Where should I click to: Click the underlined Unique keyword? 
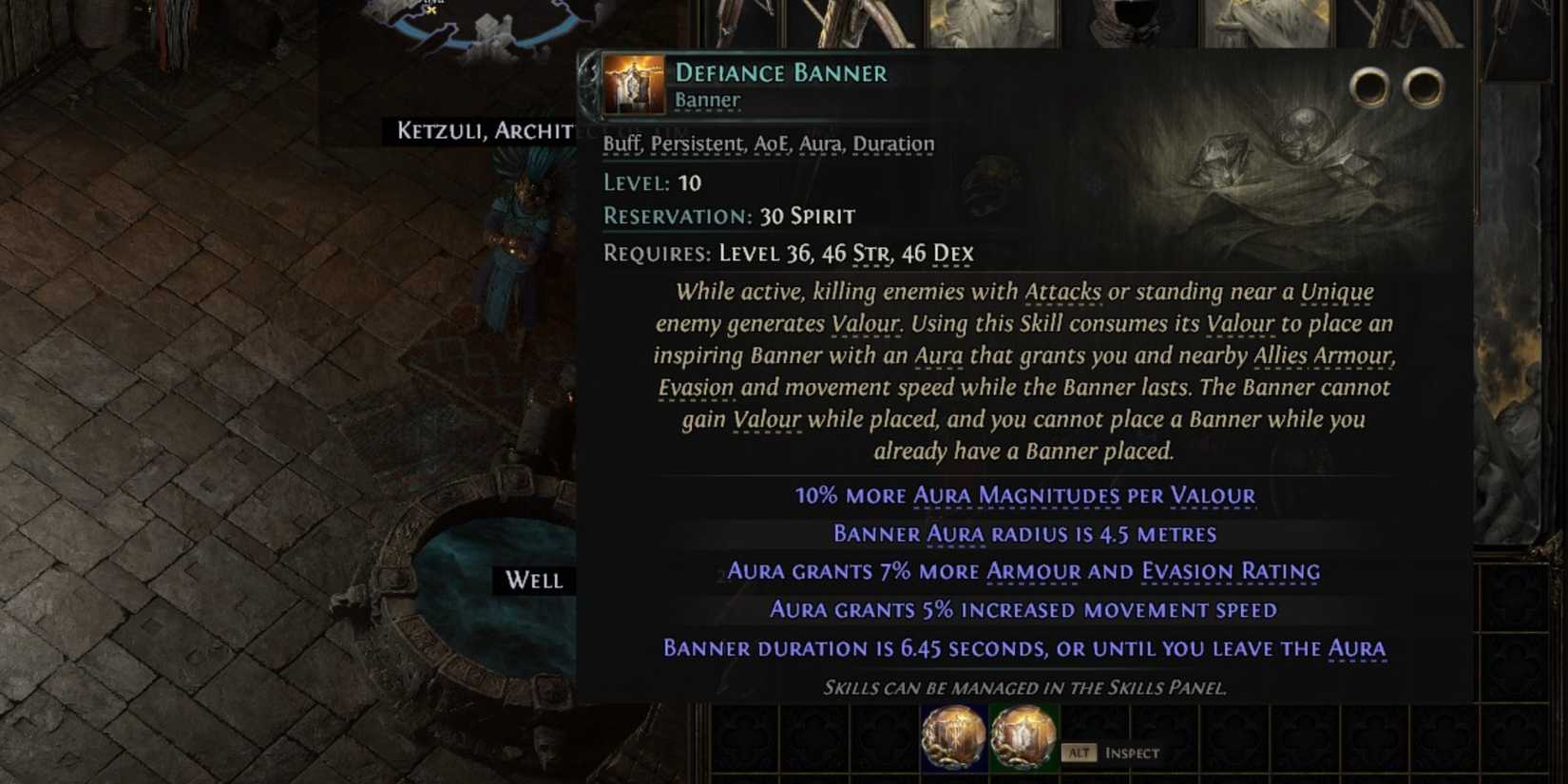1336,292
